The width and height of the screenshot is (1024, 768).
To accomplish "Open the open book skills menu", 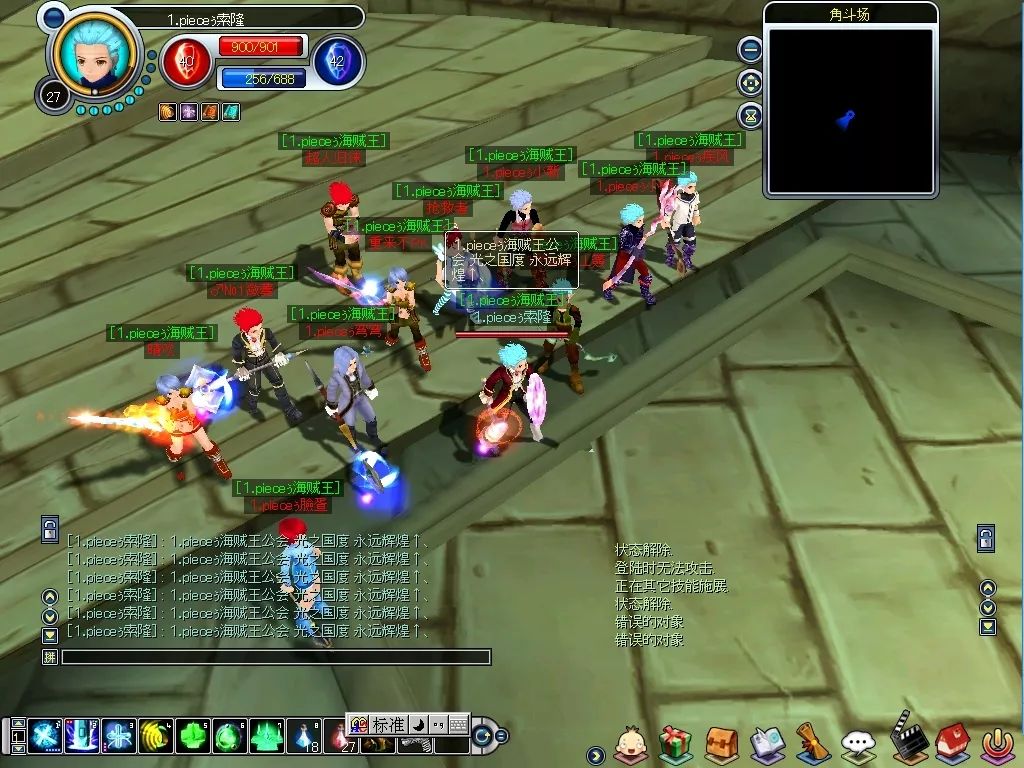I will (x=767, y=743).
